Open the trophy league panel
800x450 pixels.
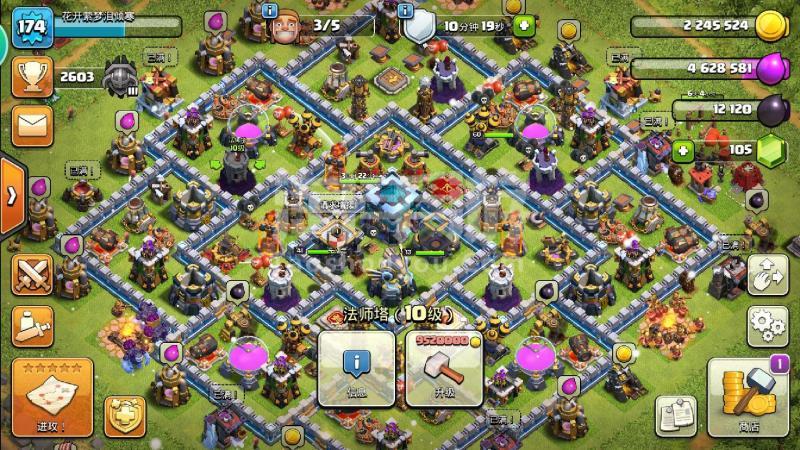point(32,77)
